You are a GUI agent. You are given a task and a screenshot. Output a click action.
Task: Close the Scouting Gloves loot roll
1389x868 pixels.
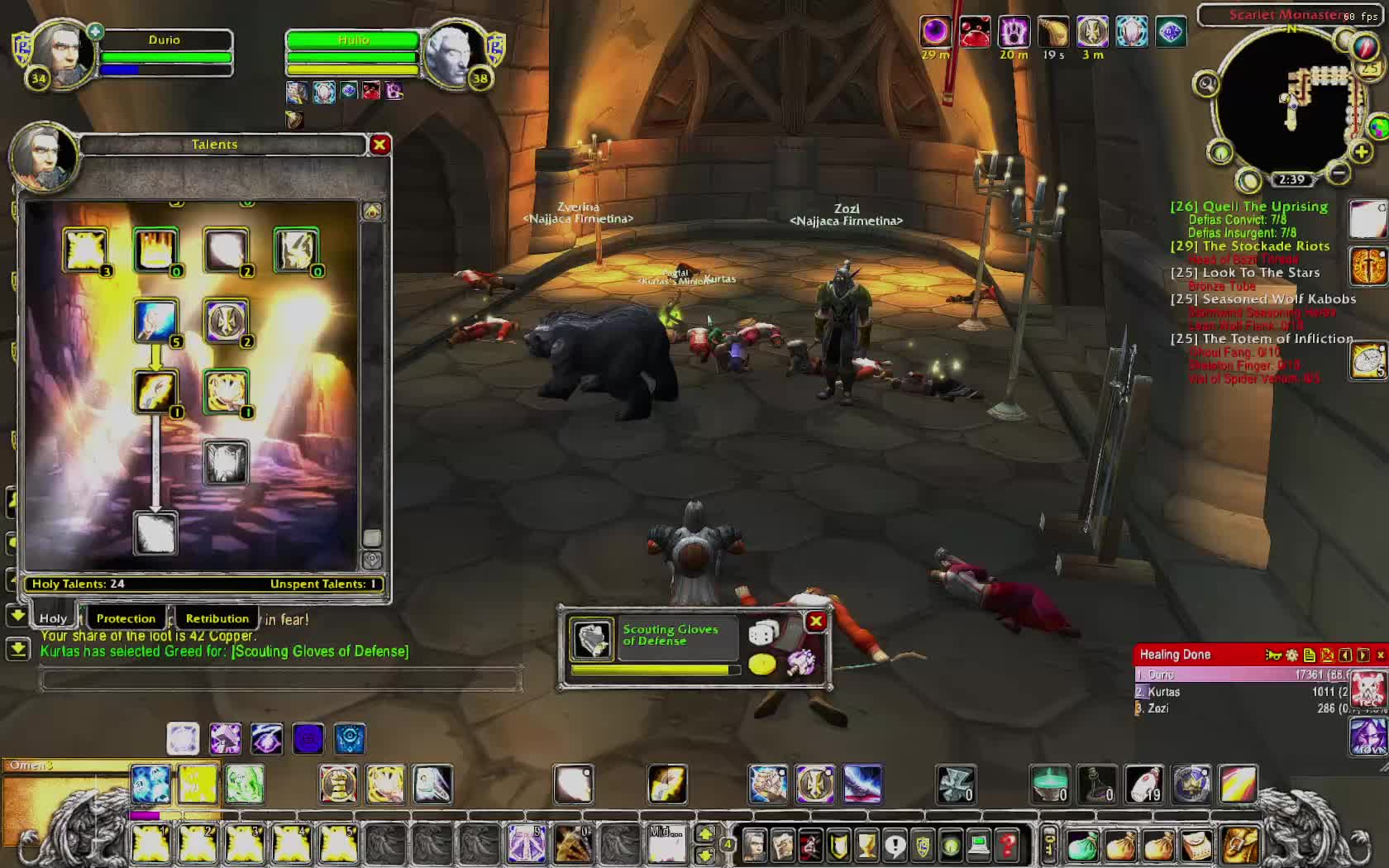[816, 622]
